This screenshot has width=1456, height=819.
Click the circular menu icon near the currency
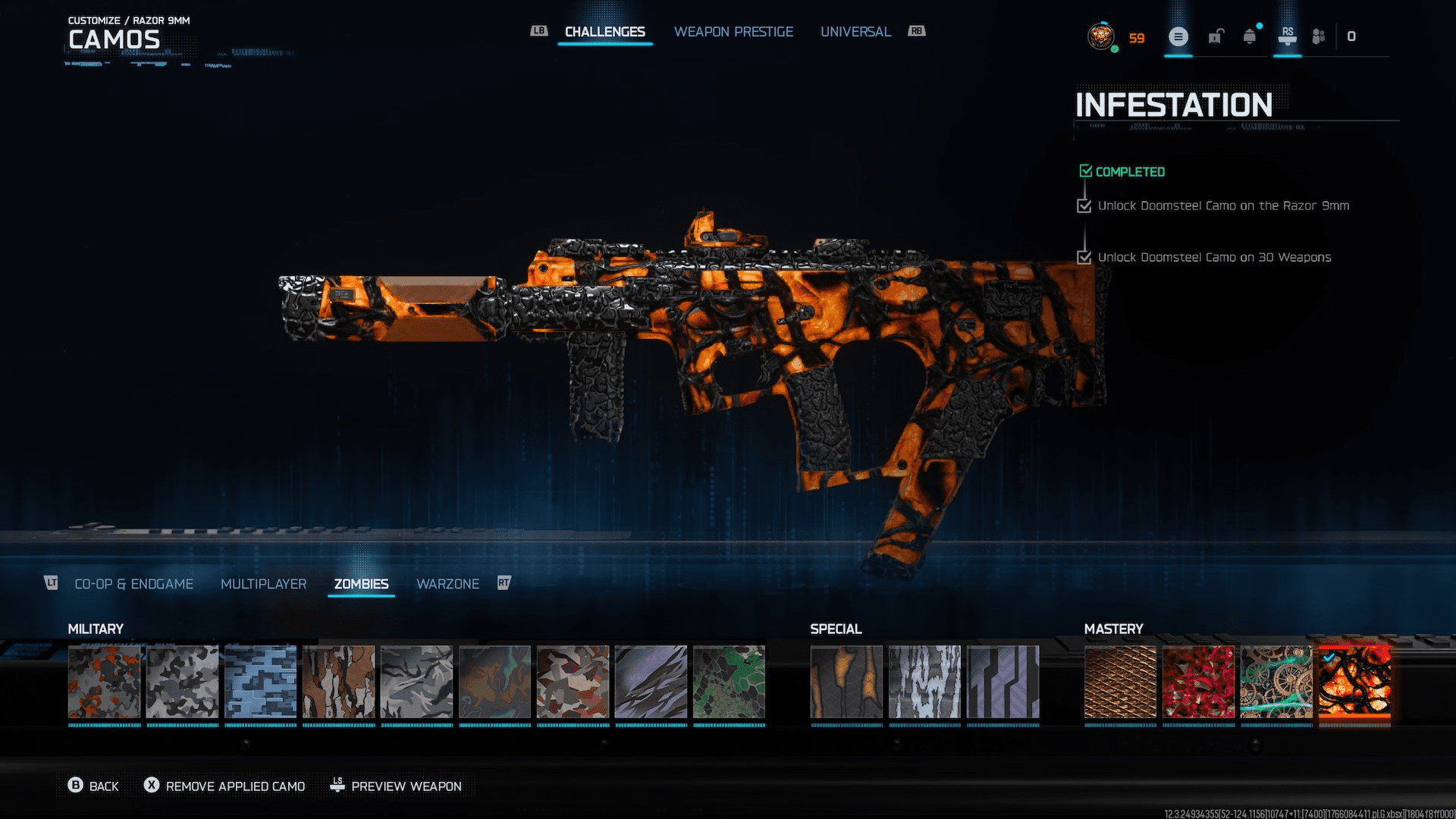coord(1178,36)
